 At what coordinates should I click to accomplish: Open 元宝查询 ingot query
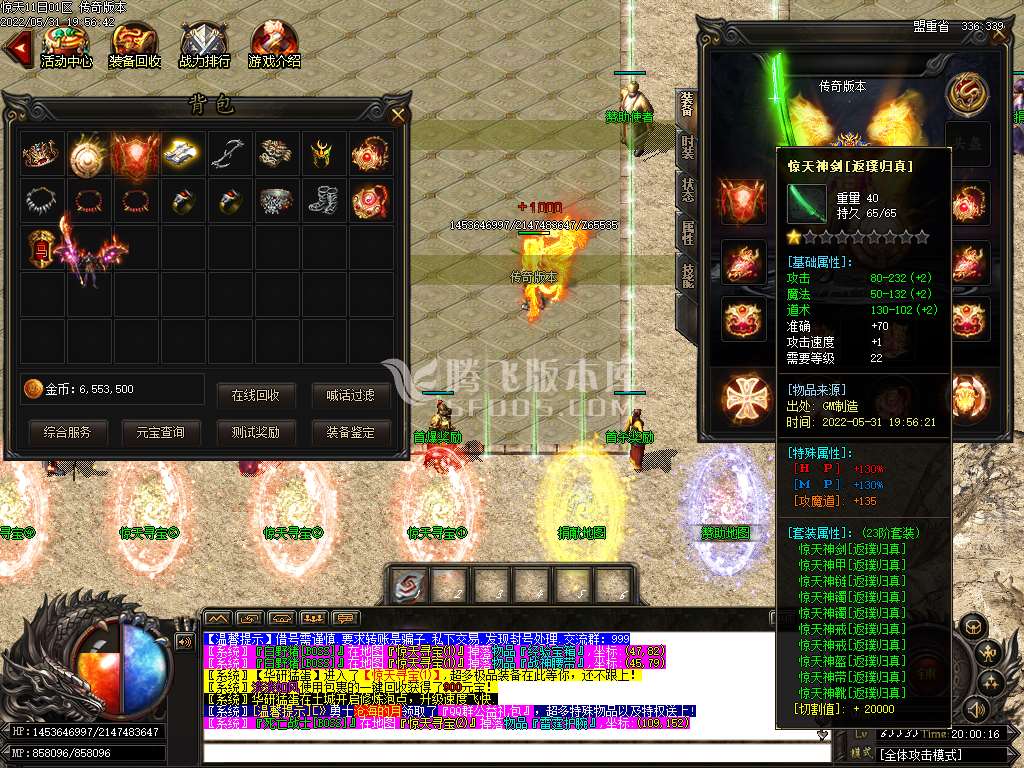point(159,432)
